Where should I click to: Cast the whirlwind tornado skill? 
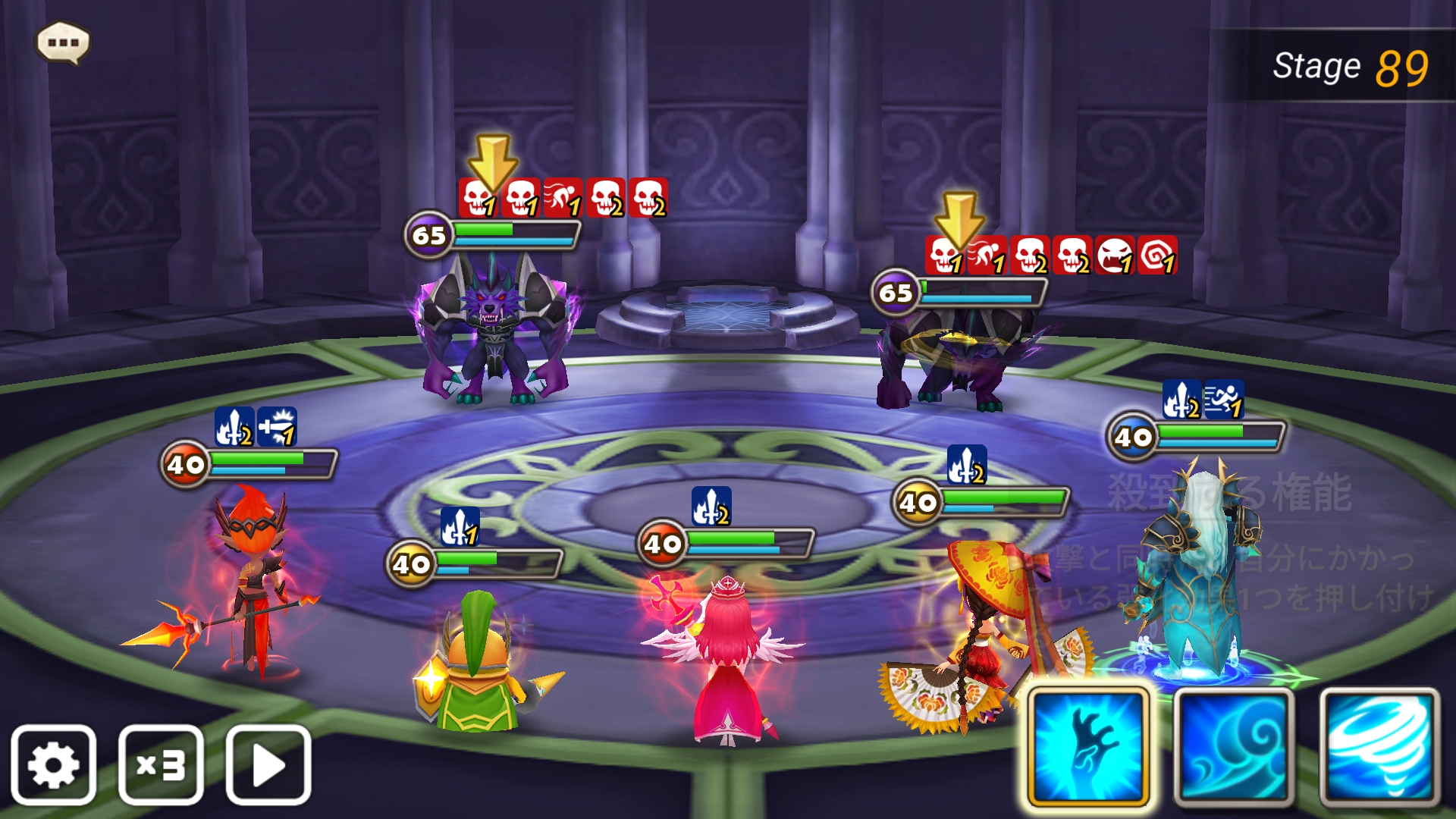[x=1379, y=747]
